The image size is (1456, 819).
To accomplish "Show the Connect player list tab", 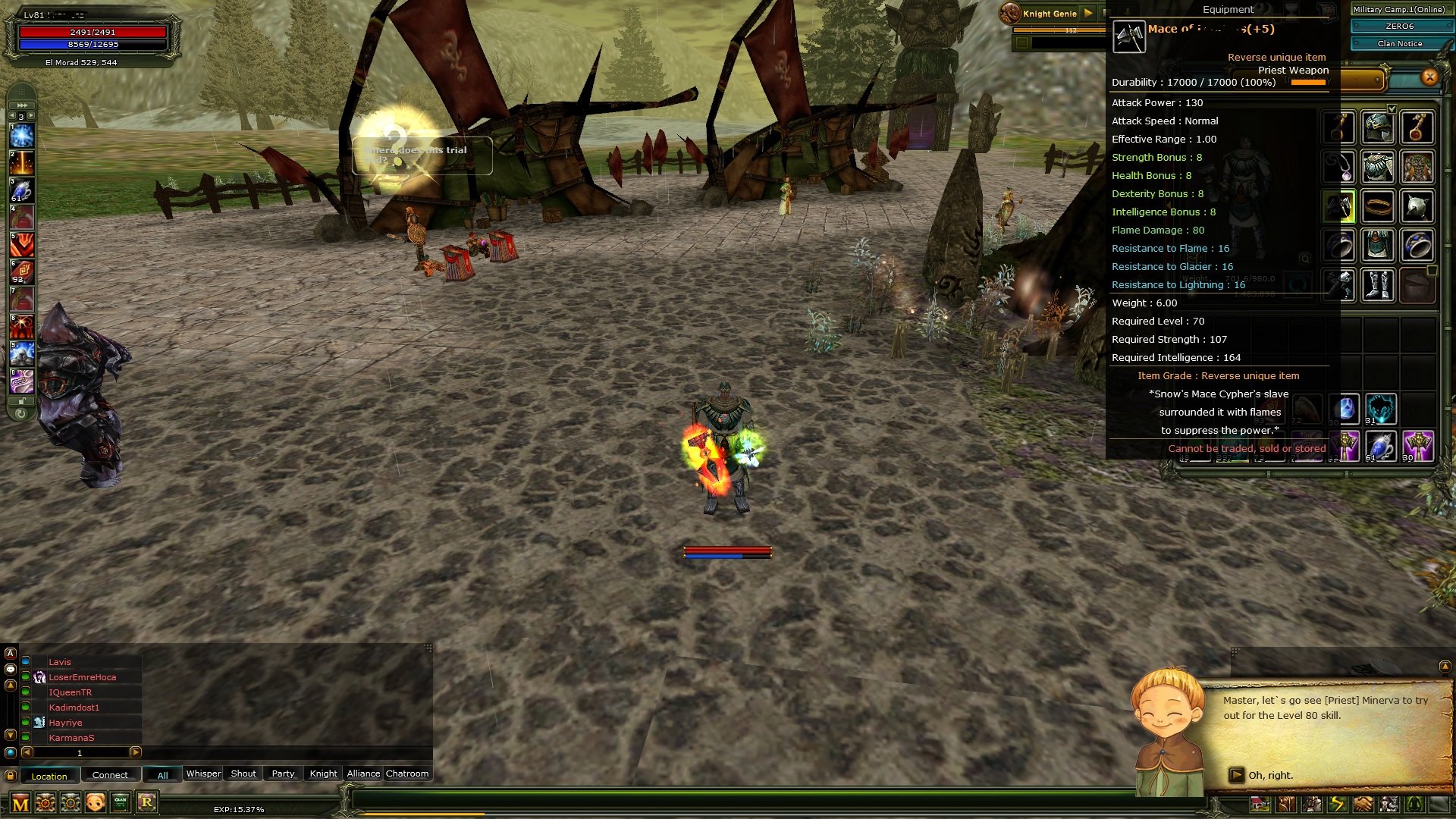I will [110, 775].
